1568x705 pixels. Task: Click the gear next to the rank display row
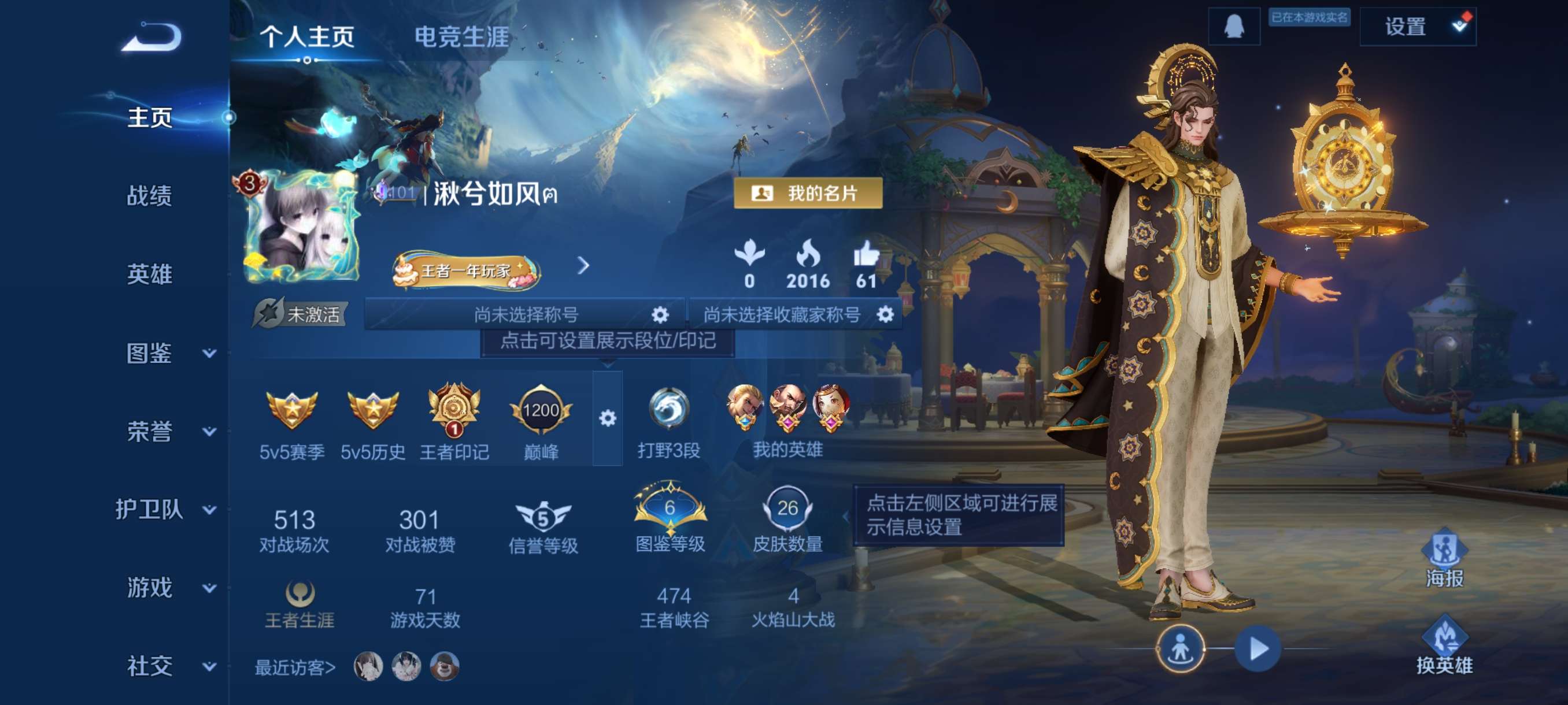(609, 420)
